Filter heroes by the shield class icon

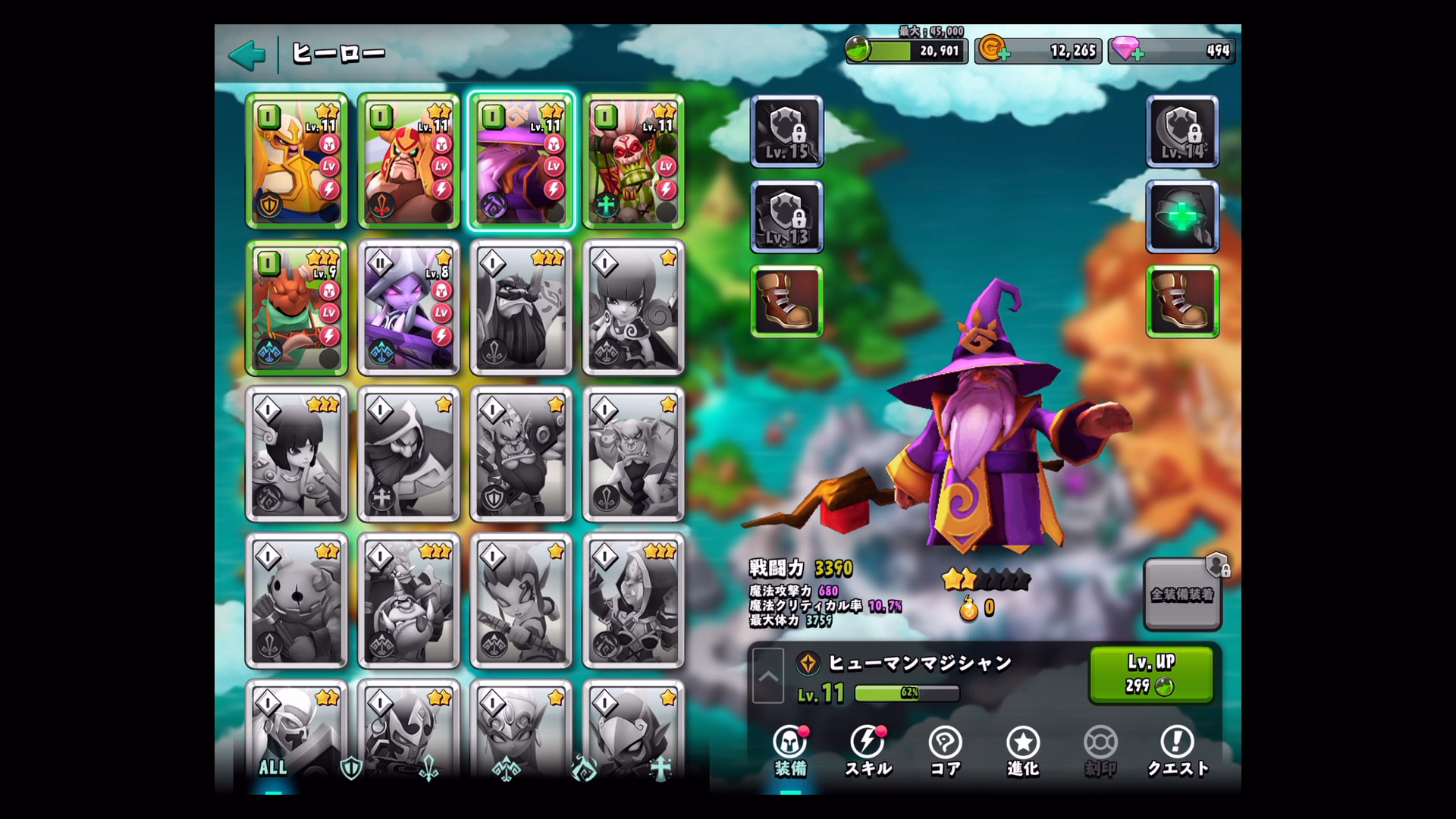pos(350,767)
